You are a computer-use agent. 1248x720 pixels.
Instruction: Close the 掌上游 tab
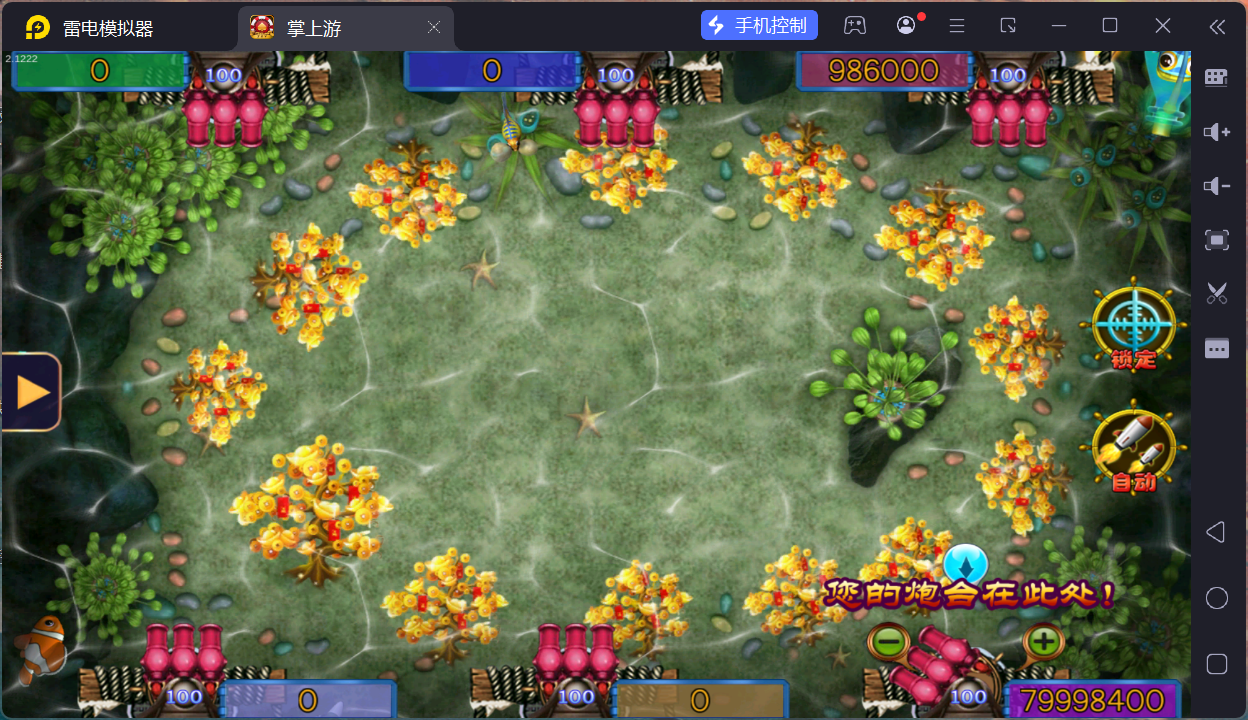click(434, 28)
